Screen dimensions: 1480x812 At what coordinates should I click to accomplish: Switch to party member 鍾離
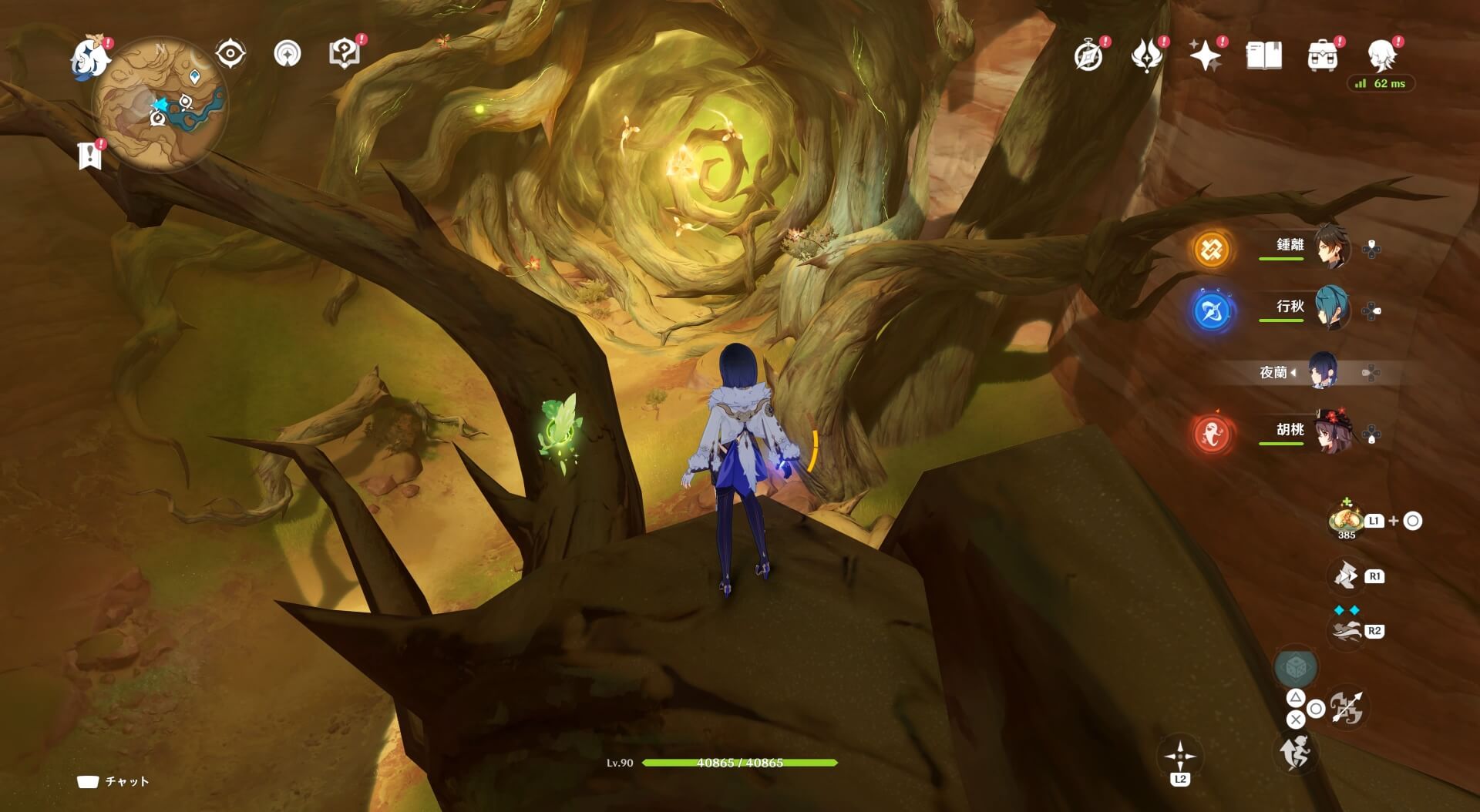pos(1329,245)
